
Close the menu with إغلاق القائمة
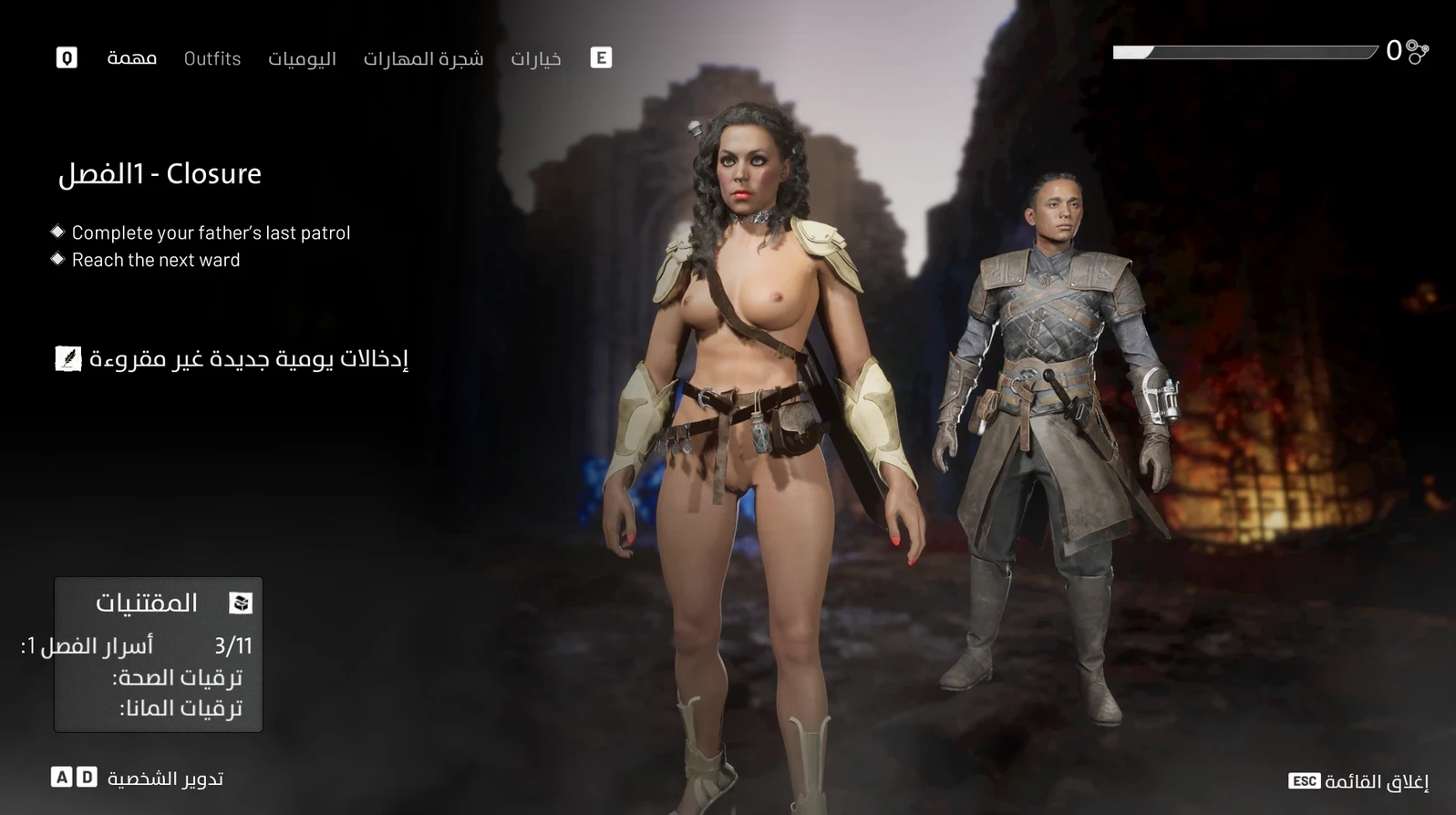[1358, 781]
